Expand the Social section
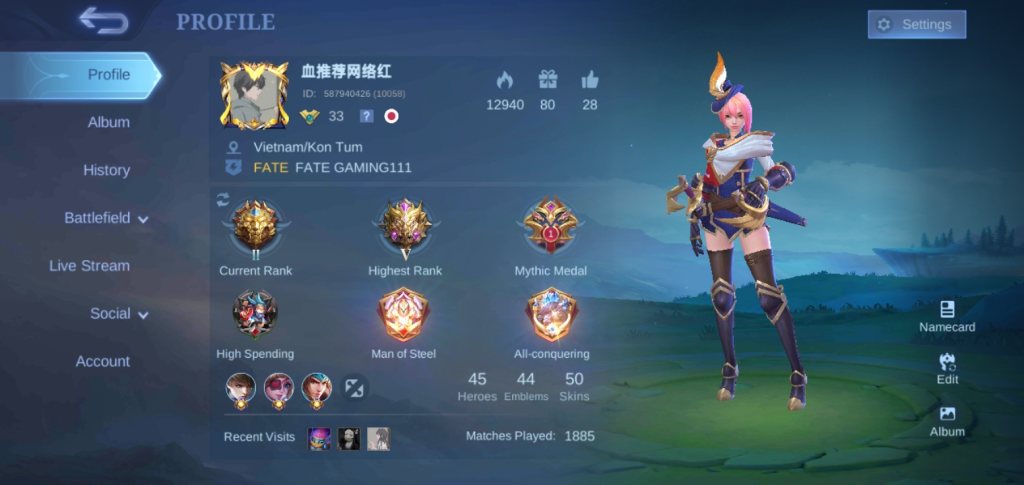1024x485 pixels. point(119,314)
